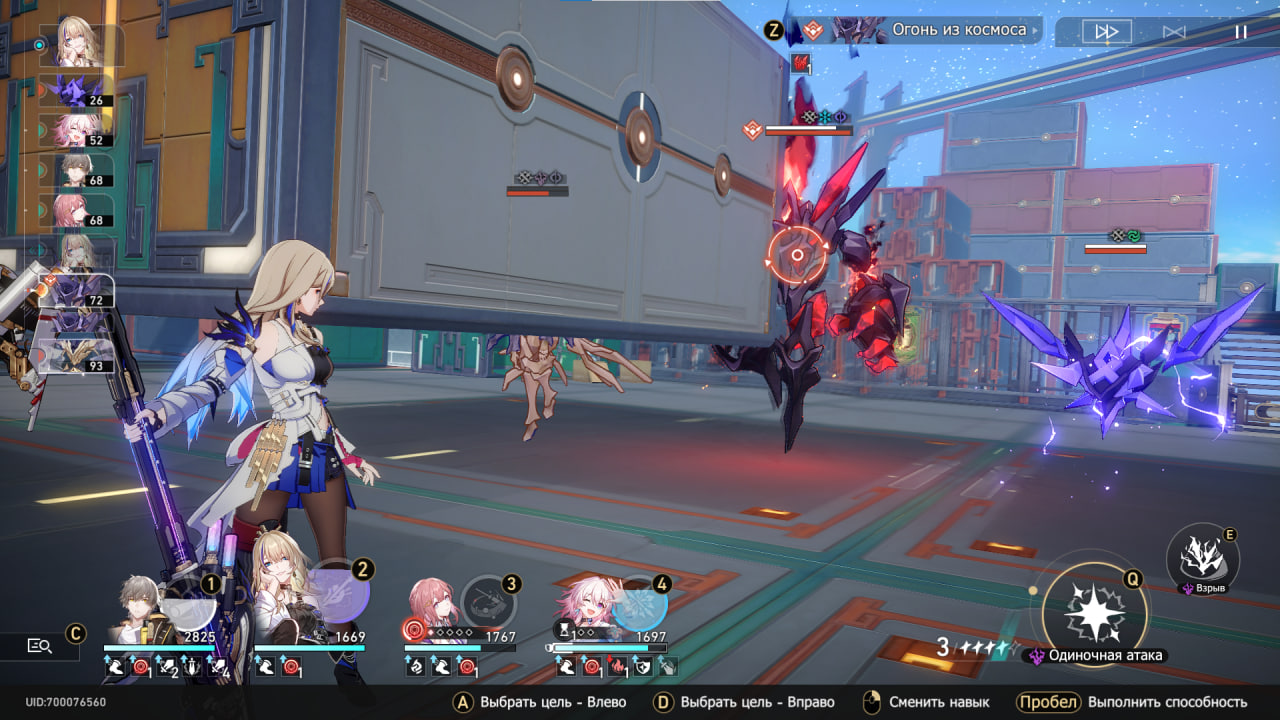The width and height of the screenshot is (1280, 720).
Task: Activate the fourth character's ice ultimate
Action: tap(639, 603)
